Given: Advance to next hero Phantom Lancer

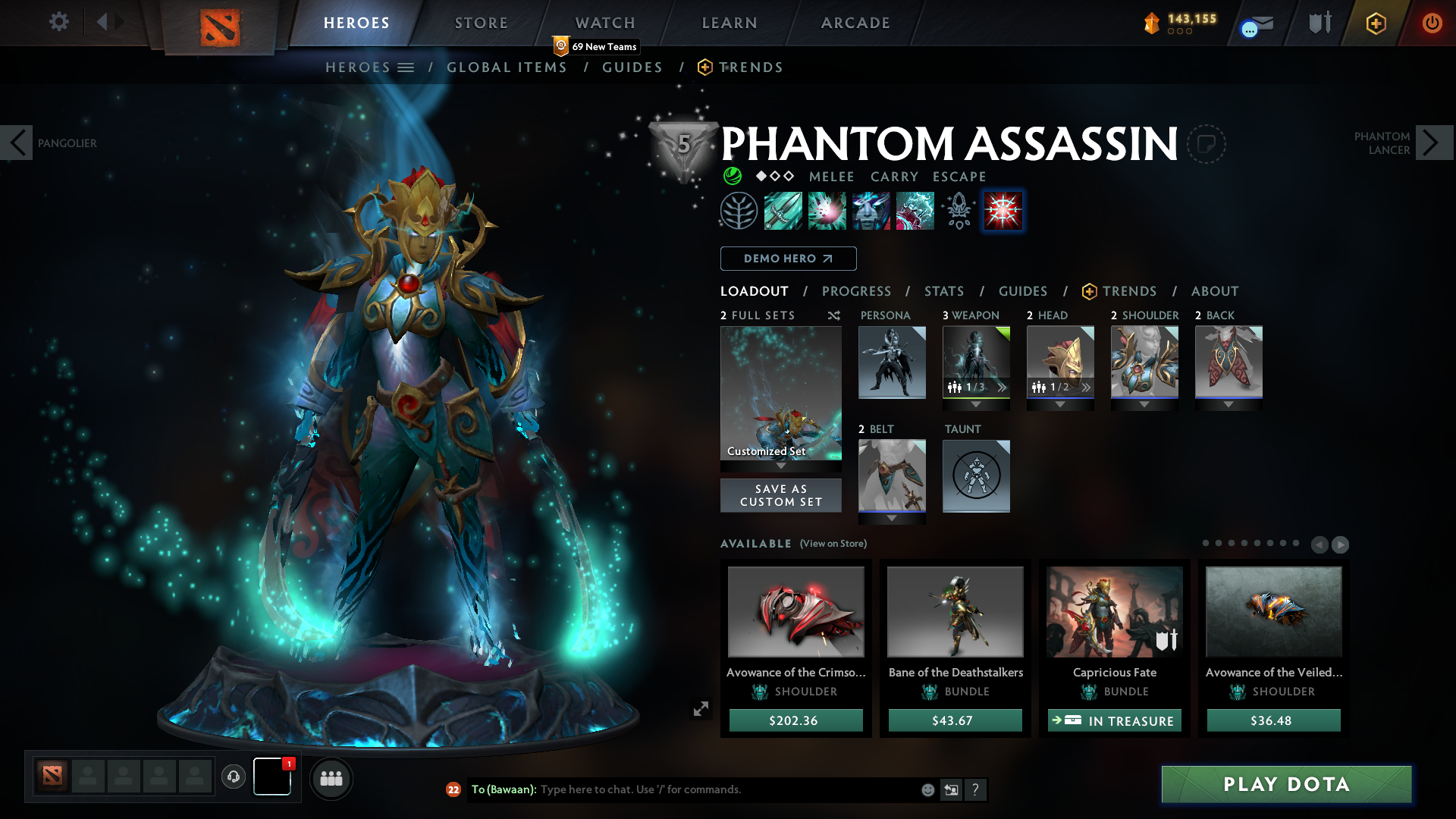Looking at the screenshot, I should tap(1432, 143).
